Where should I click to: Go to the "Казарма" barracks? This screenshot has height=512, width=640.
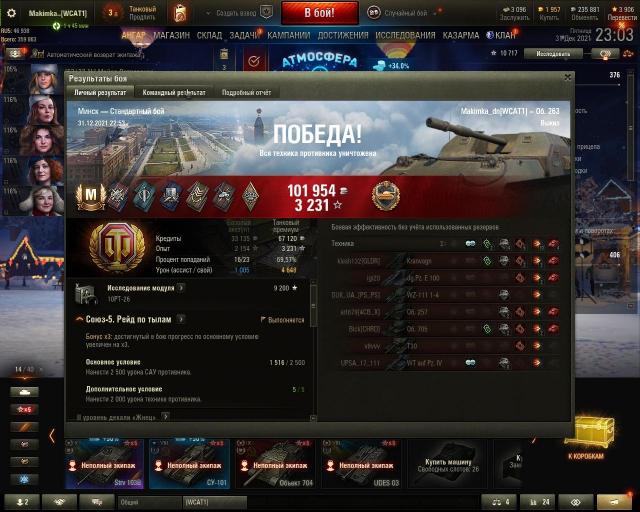[460, 34]
